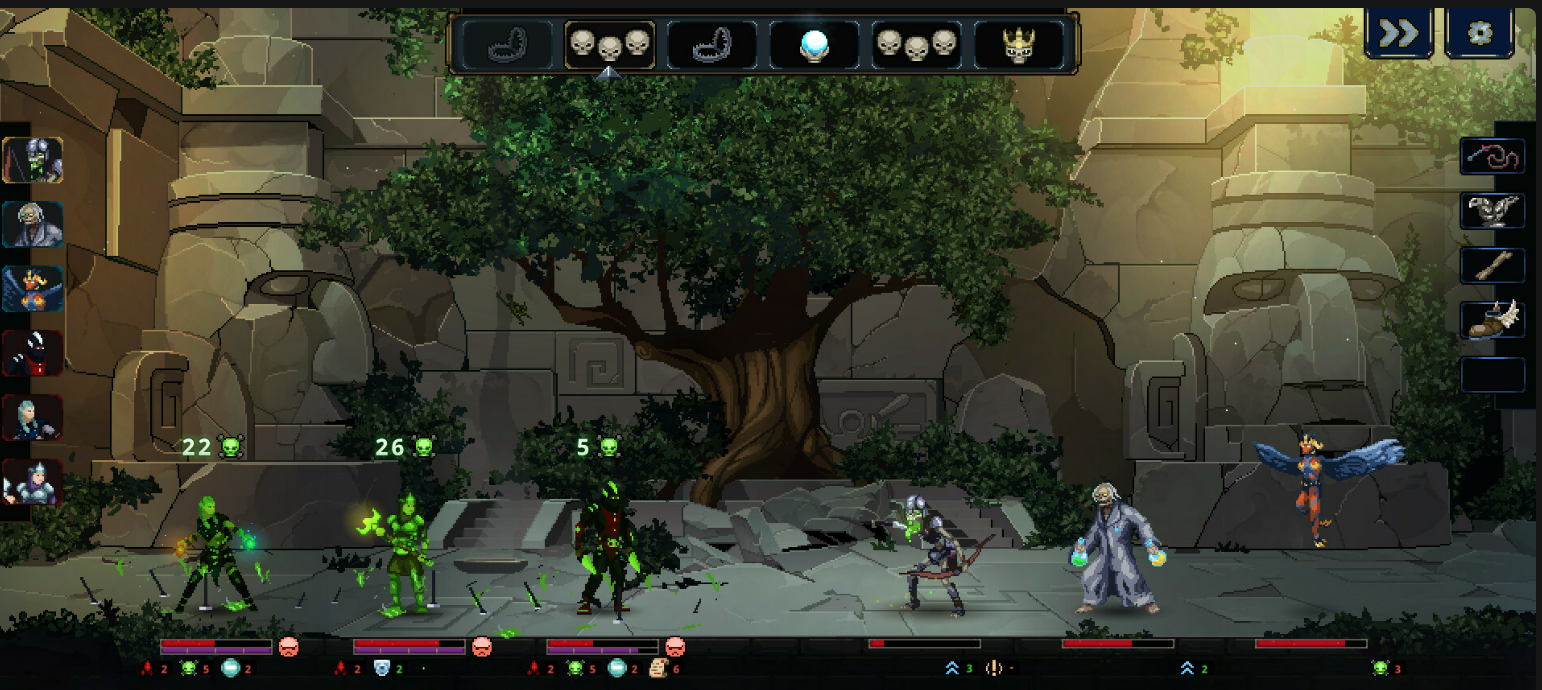The image size is (1542, 690).
Task: Pick the grey-haired goggled scientist portrait
Action: (x=33, y=224)
